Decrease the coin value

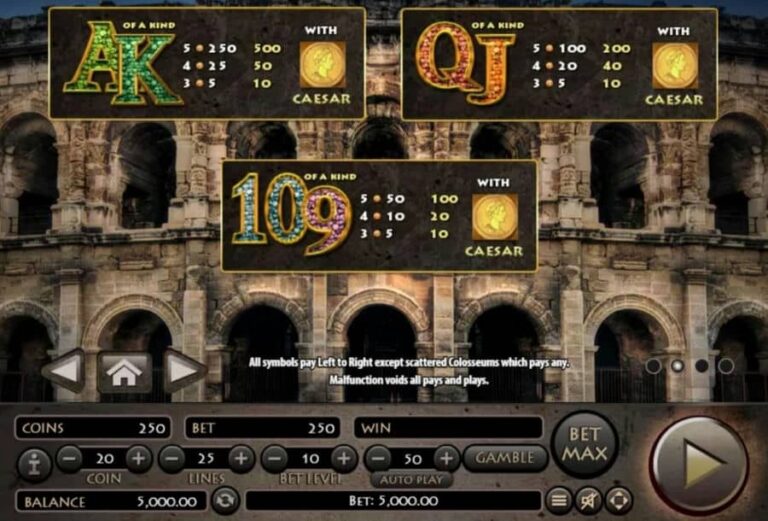coord(69,459)
